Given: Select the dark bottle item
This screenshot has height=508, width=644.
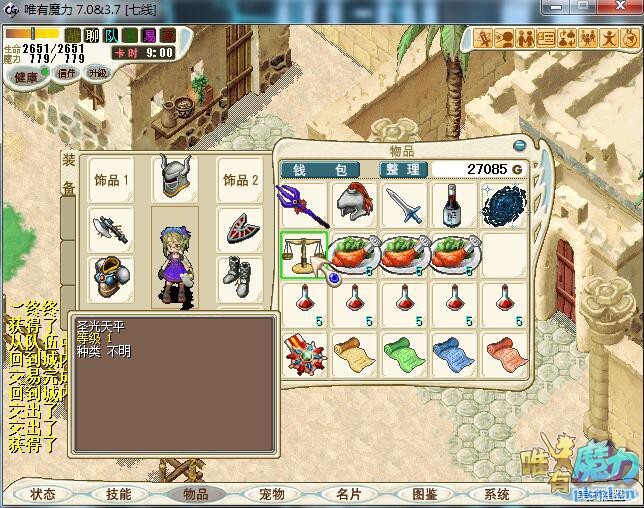Looking at the screenshot, I should click(454, 204).
